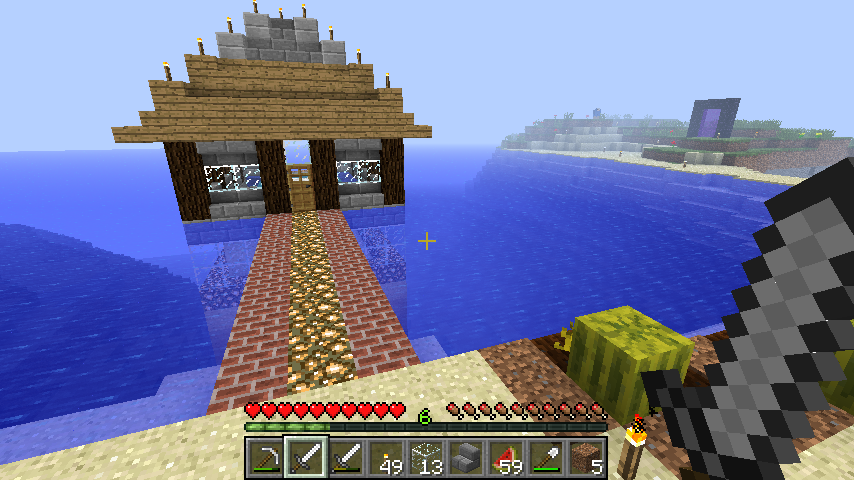Select the stone stairs hotbar slot

pos(466,458)
